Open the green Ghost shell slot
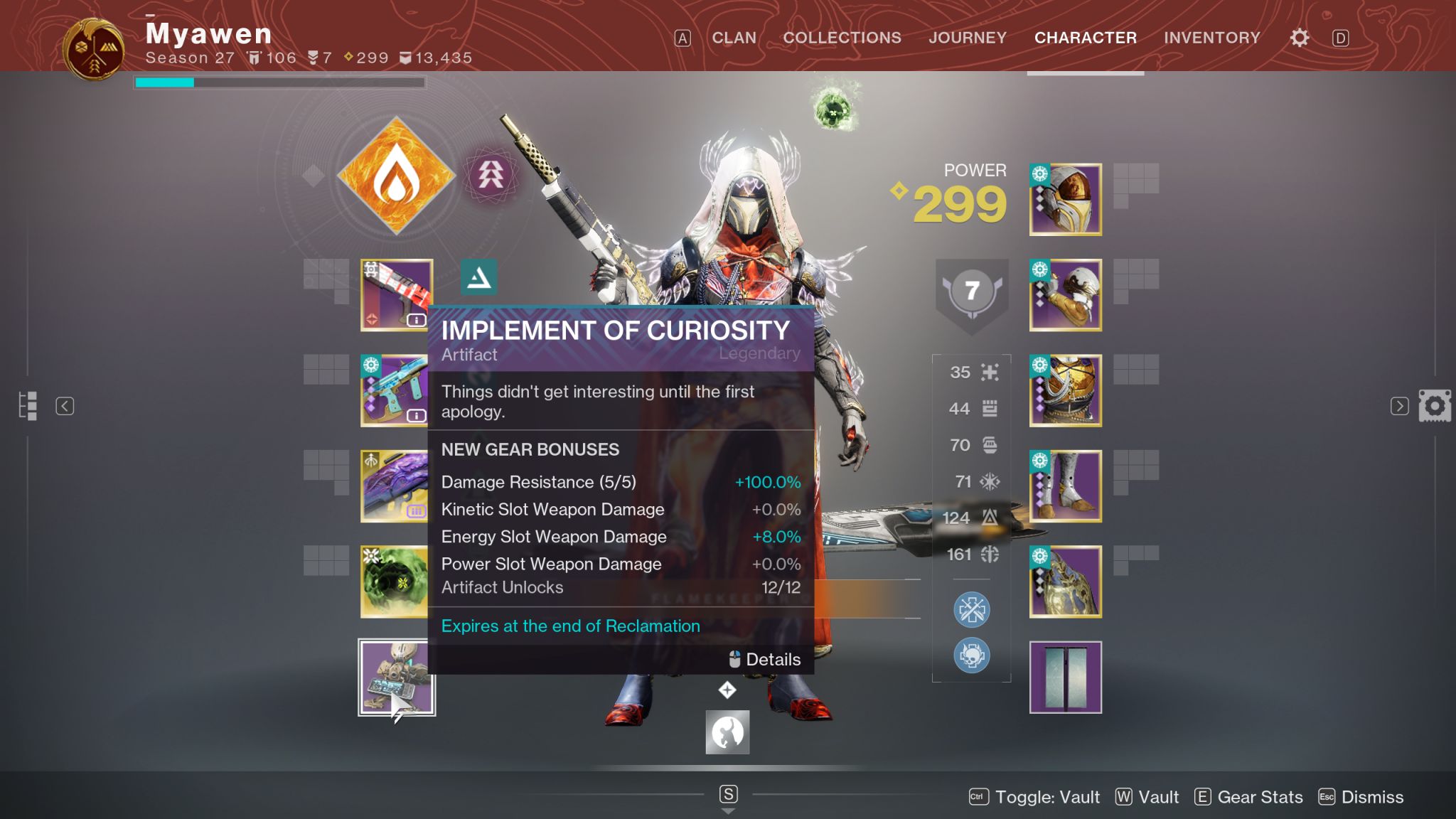The height and width of the screenshot is (819, 1456). coord(395,582)
